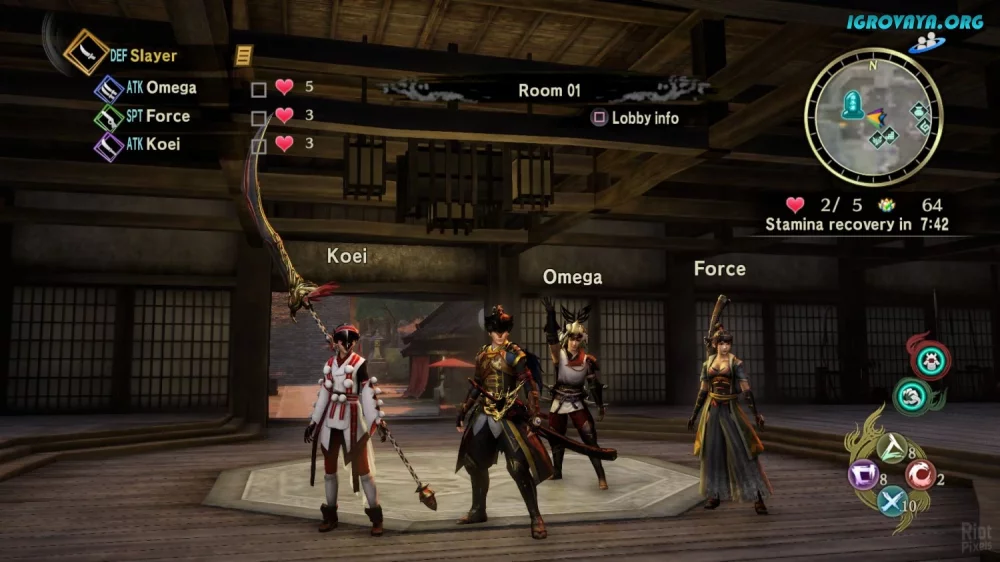Screen dimensions: 1000x562
Task: Open Lobby info
Action: (x=635, y=118)
